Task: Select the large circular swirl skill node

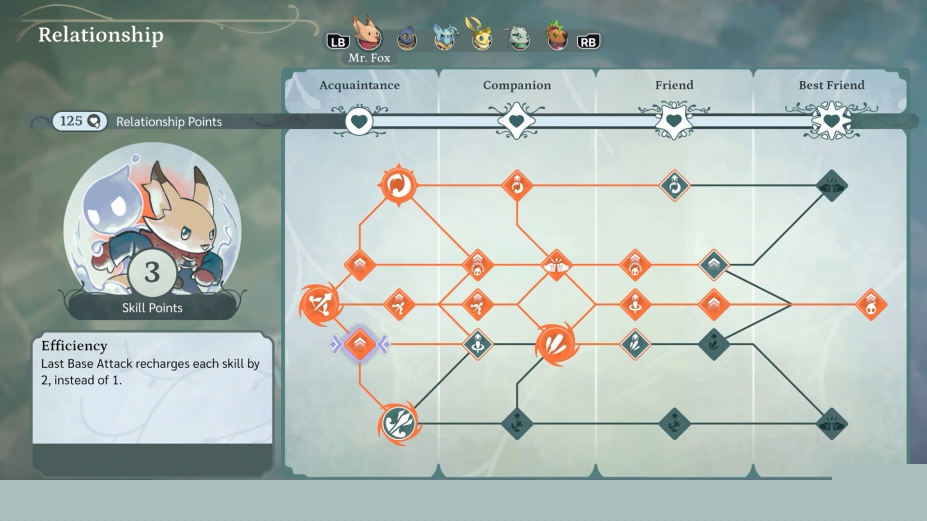Action: point(398,185)
